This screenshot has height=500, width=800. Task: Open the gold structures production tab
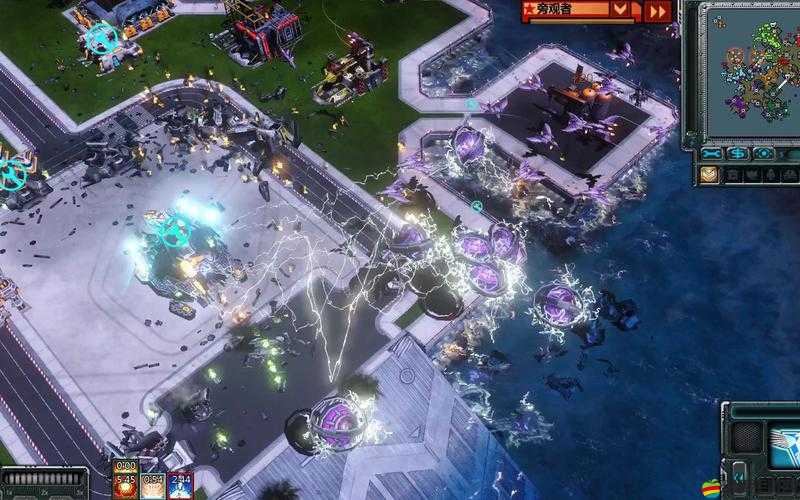(x=709, y=175)
